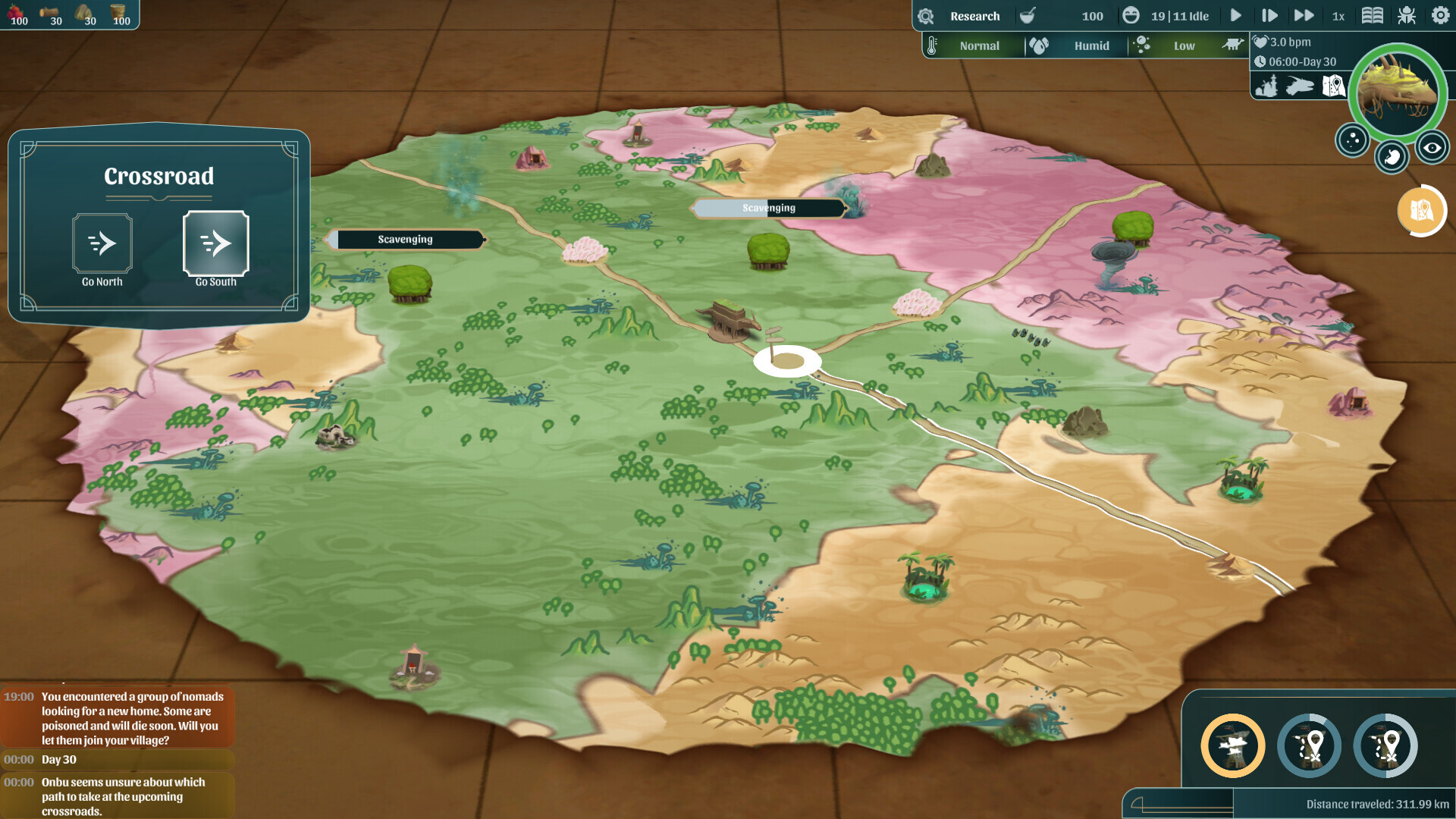Open the Research panel
The height and width of the screenshot is (819, 1456).
[974, 16]
